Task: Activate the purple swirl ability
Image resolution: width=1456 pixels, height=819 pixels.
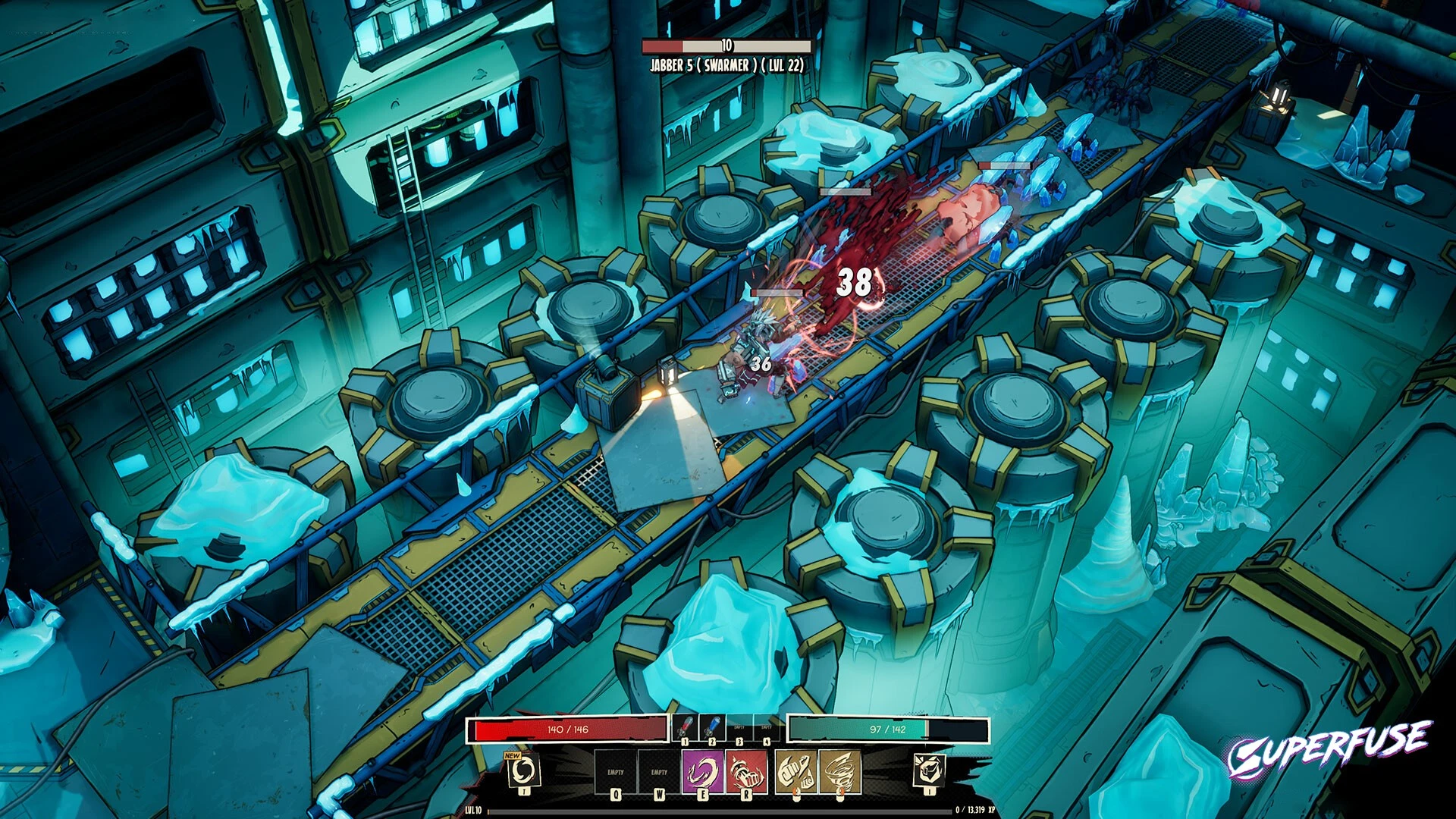Action: coord(702,772)
